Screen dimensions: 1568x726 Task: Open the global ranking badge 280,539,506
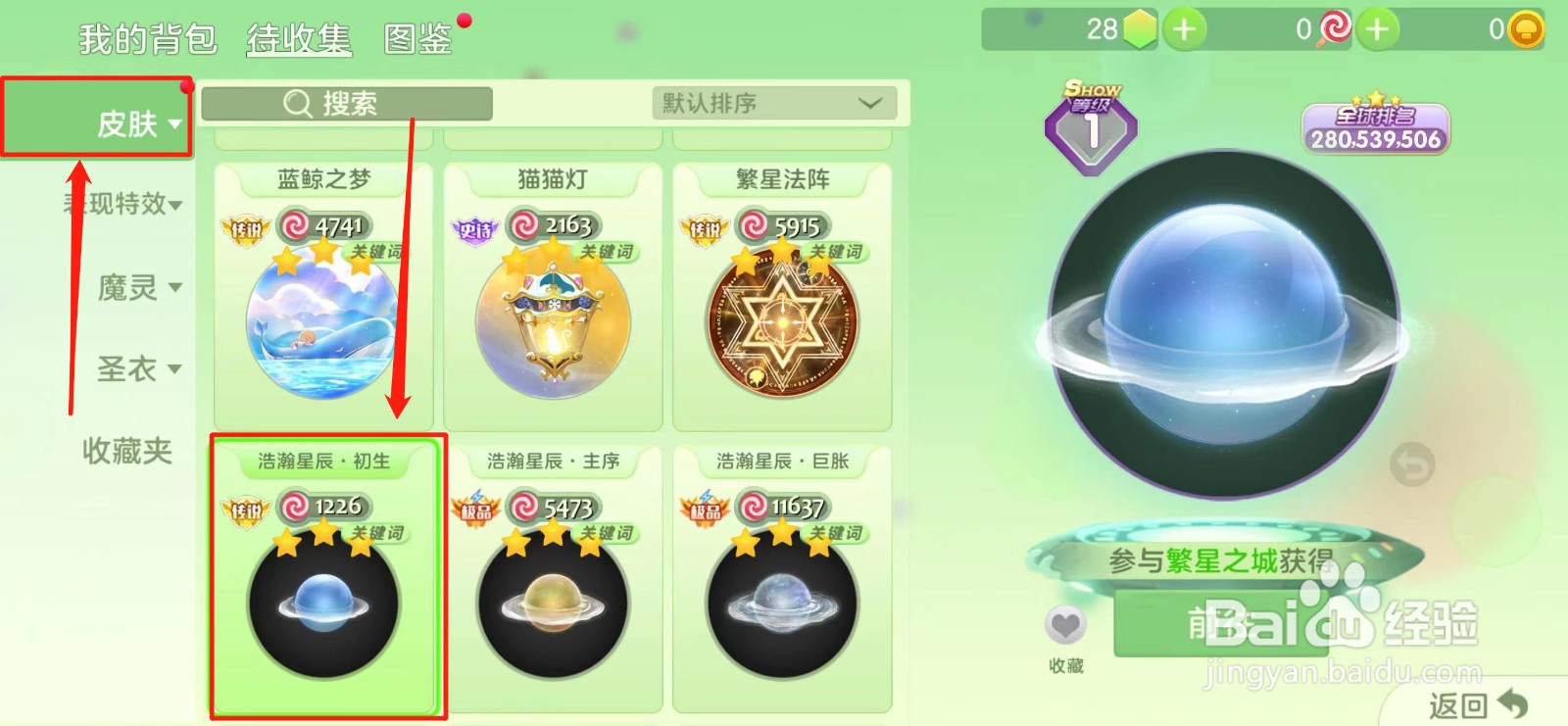1375,127
